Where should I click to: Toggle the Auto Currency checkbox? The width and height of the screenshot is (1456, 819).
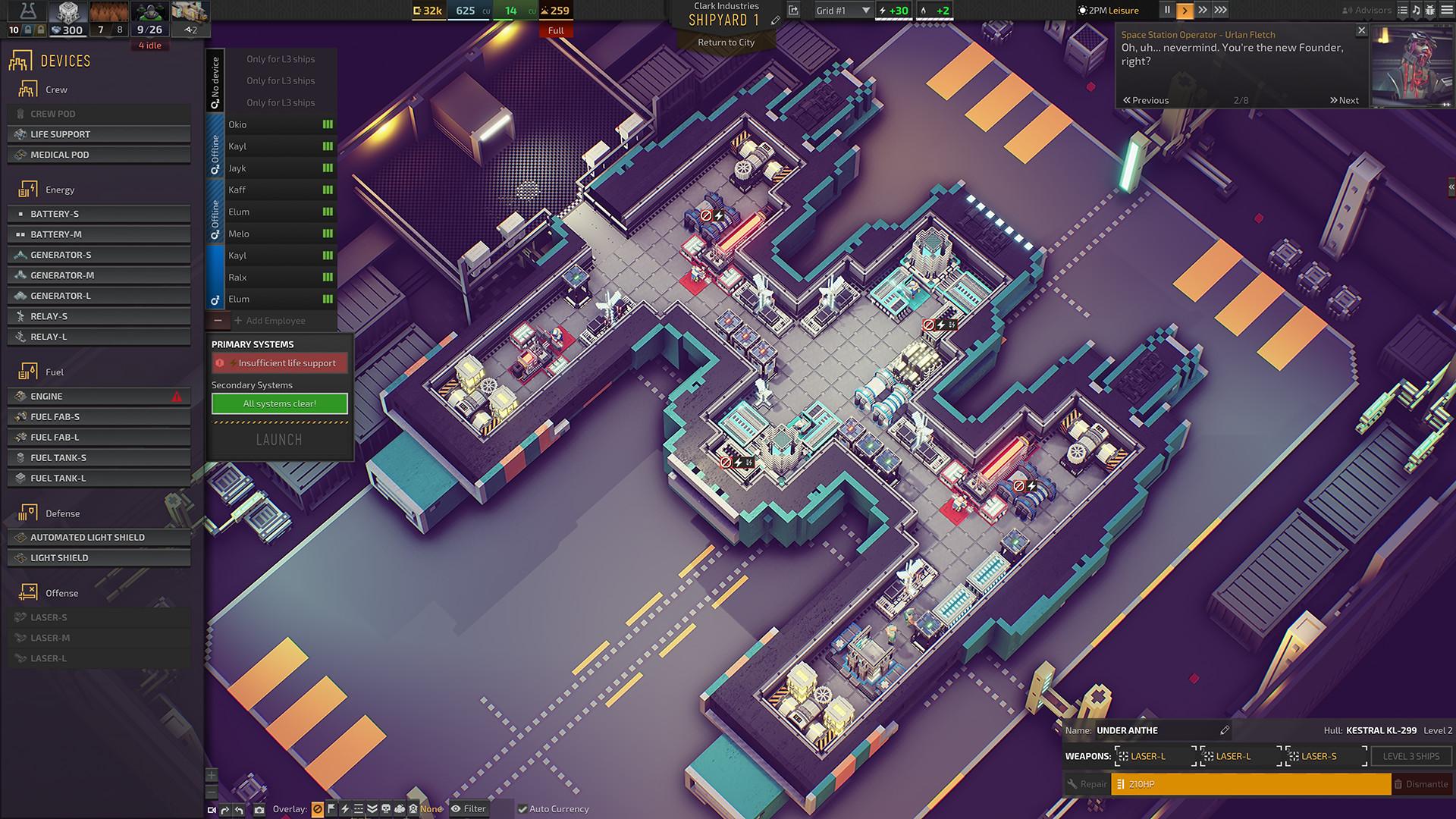[522, 809]
